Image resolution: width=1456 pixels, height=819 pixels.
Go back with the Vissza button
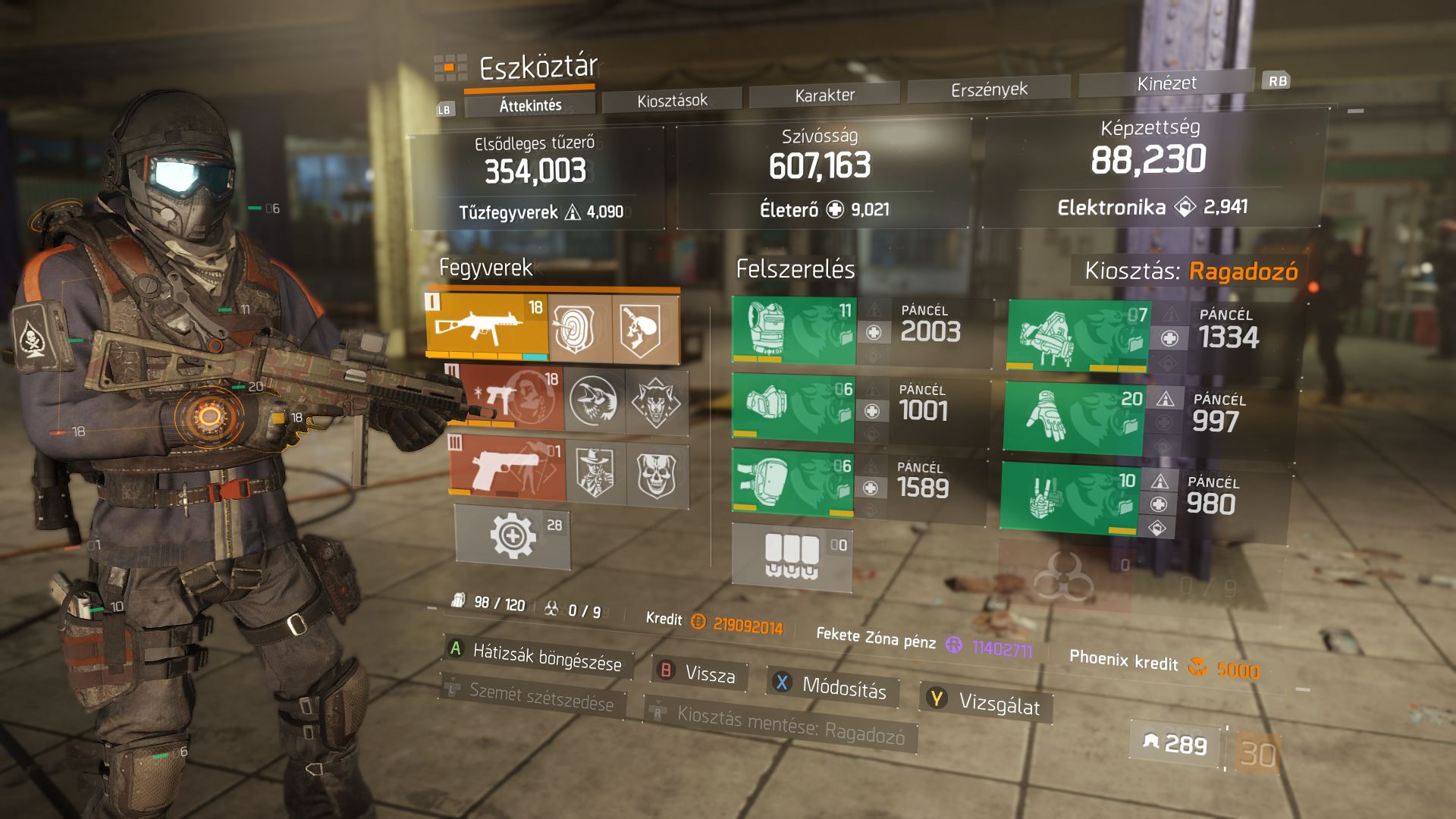click(699, 673)
